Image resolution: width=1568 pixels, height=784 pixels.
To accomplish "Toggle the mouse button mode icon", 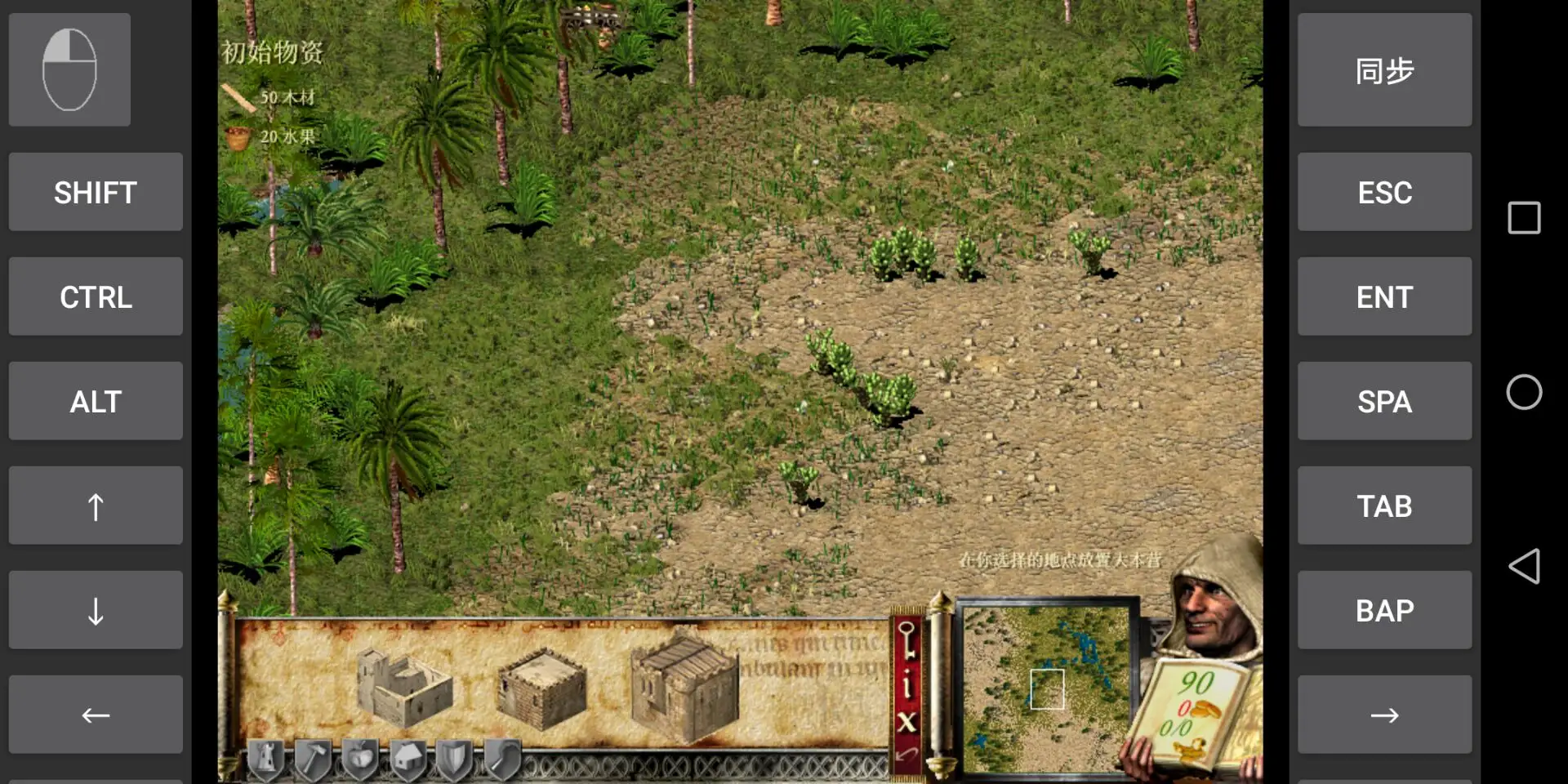I will pos(69,70).
